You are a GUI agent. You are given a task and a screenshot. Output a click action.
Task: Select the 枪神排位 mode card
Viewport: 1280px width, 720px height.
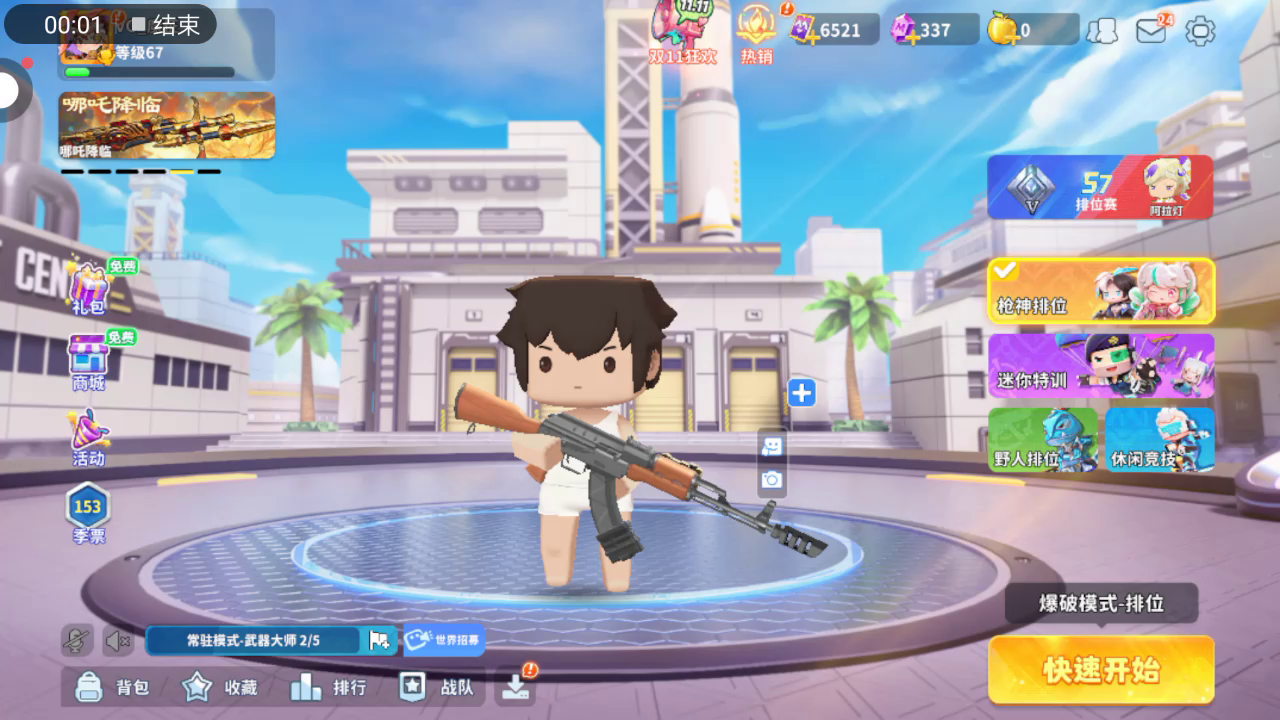pyautogui.click(x=1101, y=291)
